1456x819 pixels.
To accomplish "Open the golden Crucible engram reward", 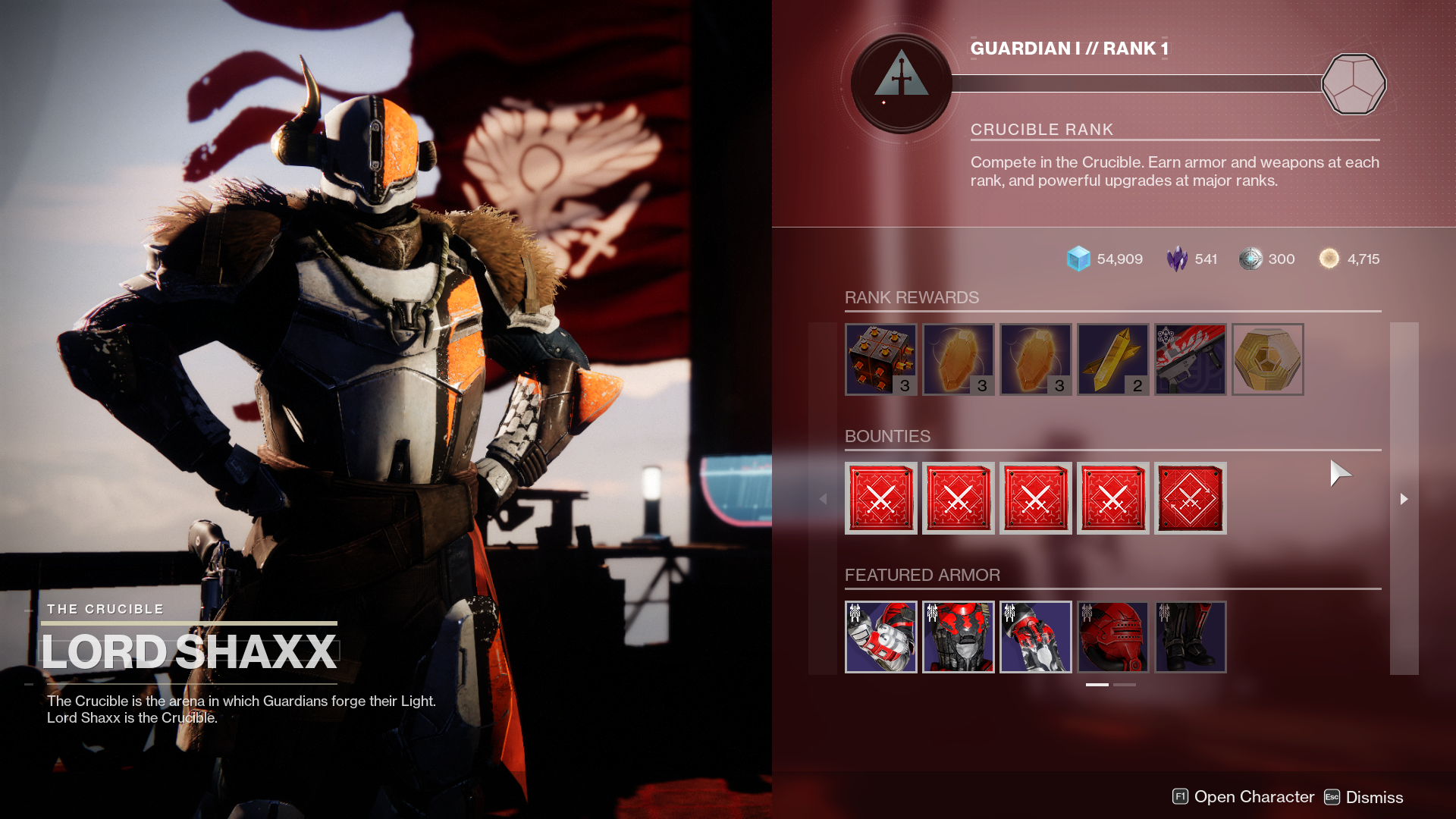I will (1267, 359).
